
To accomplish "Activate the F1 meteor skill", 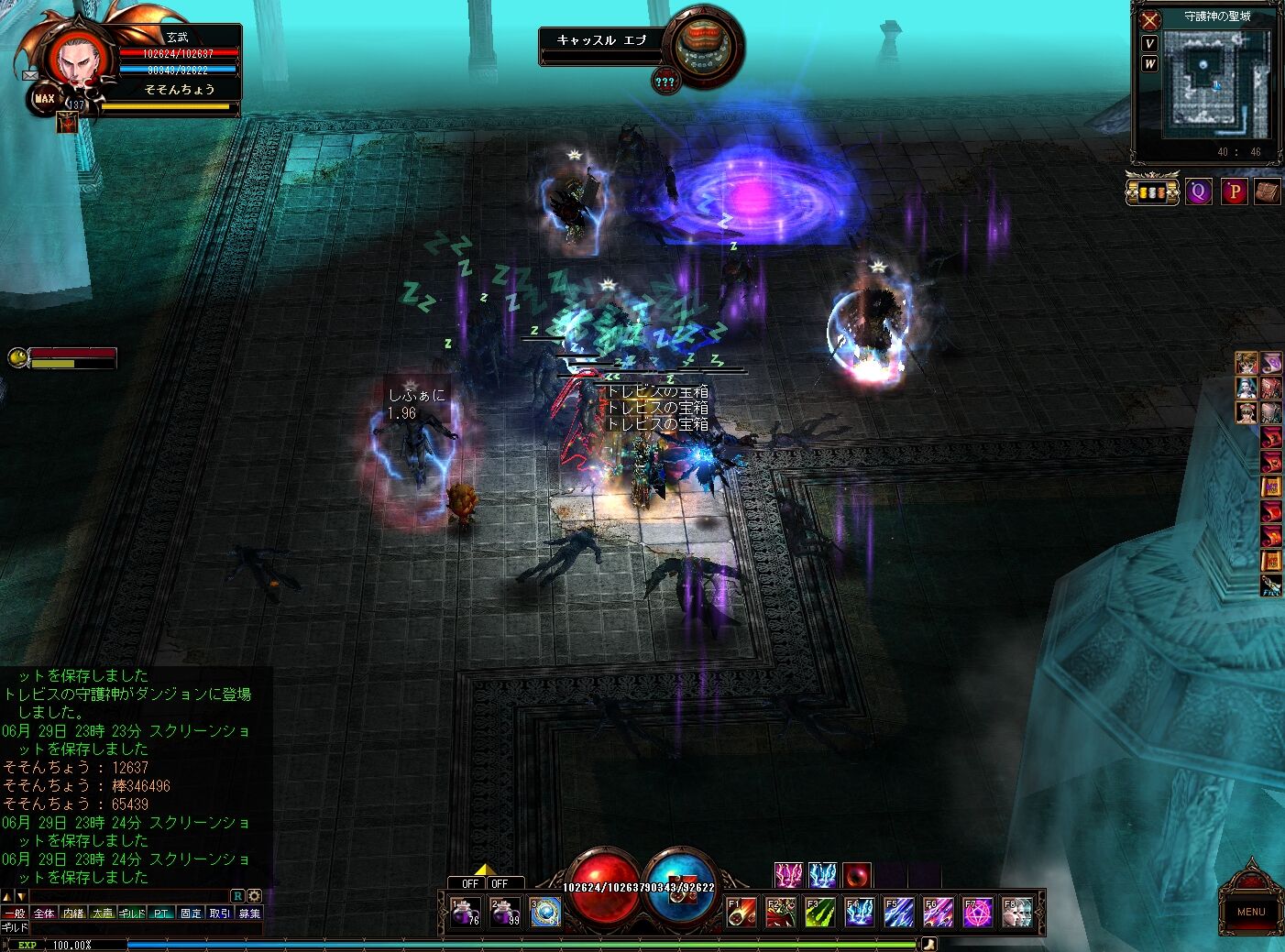I will point(741,913).
